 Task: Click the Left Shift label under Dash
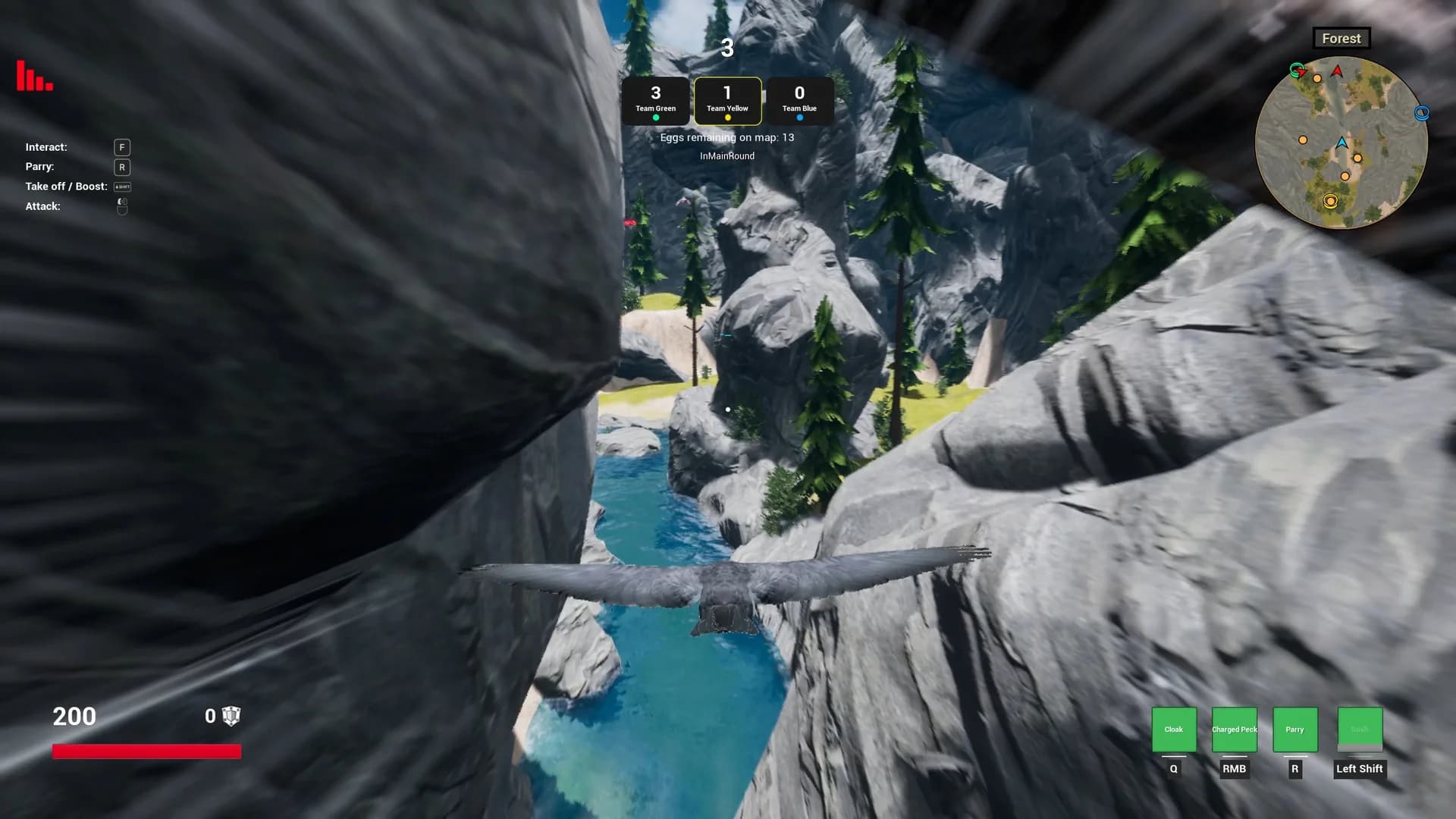click(1360, 768)
